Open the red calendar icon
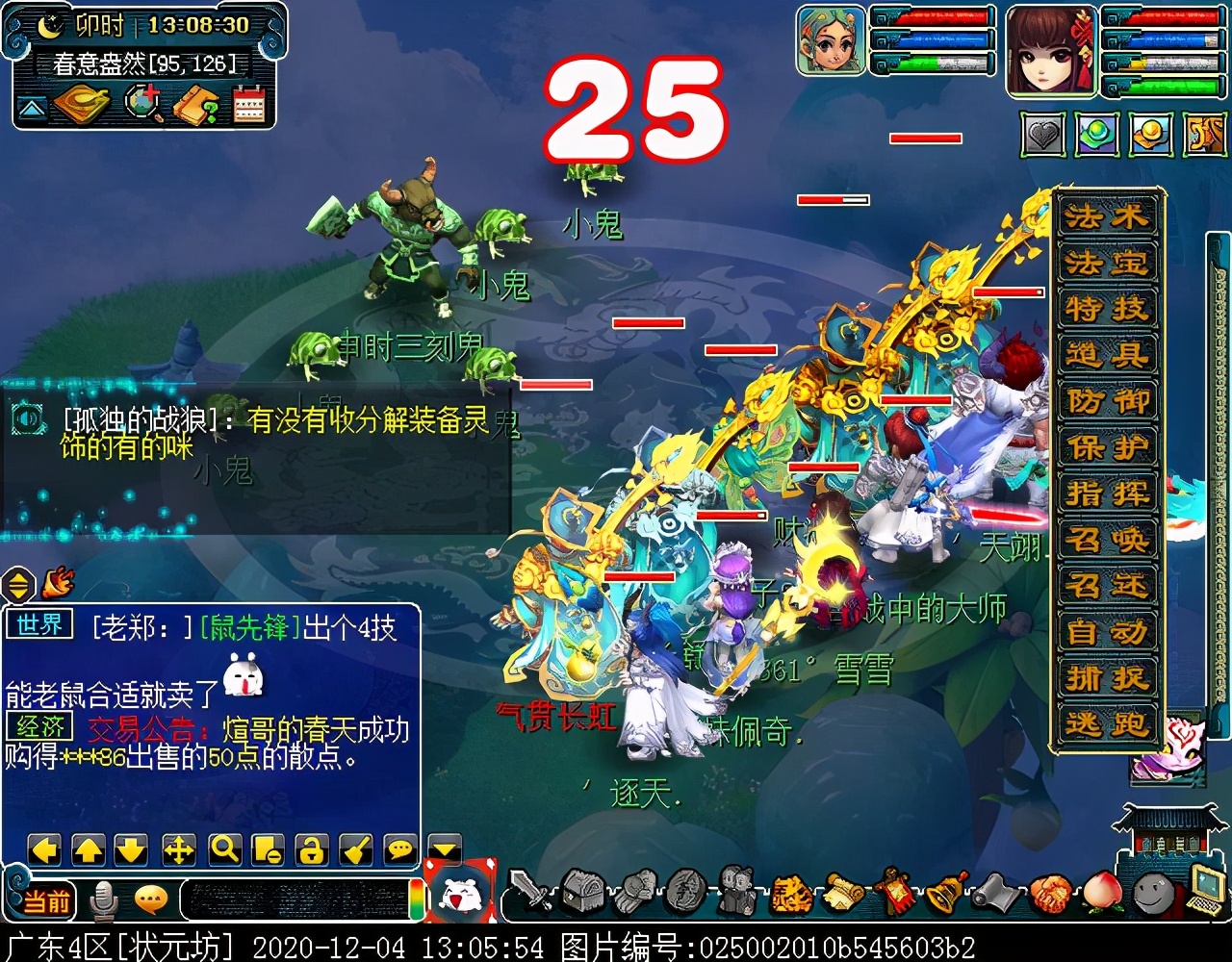The width and height of the screenshot is (1232, 962). 249,104
